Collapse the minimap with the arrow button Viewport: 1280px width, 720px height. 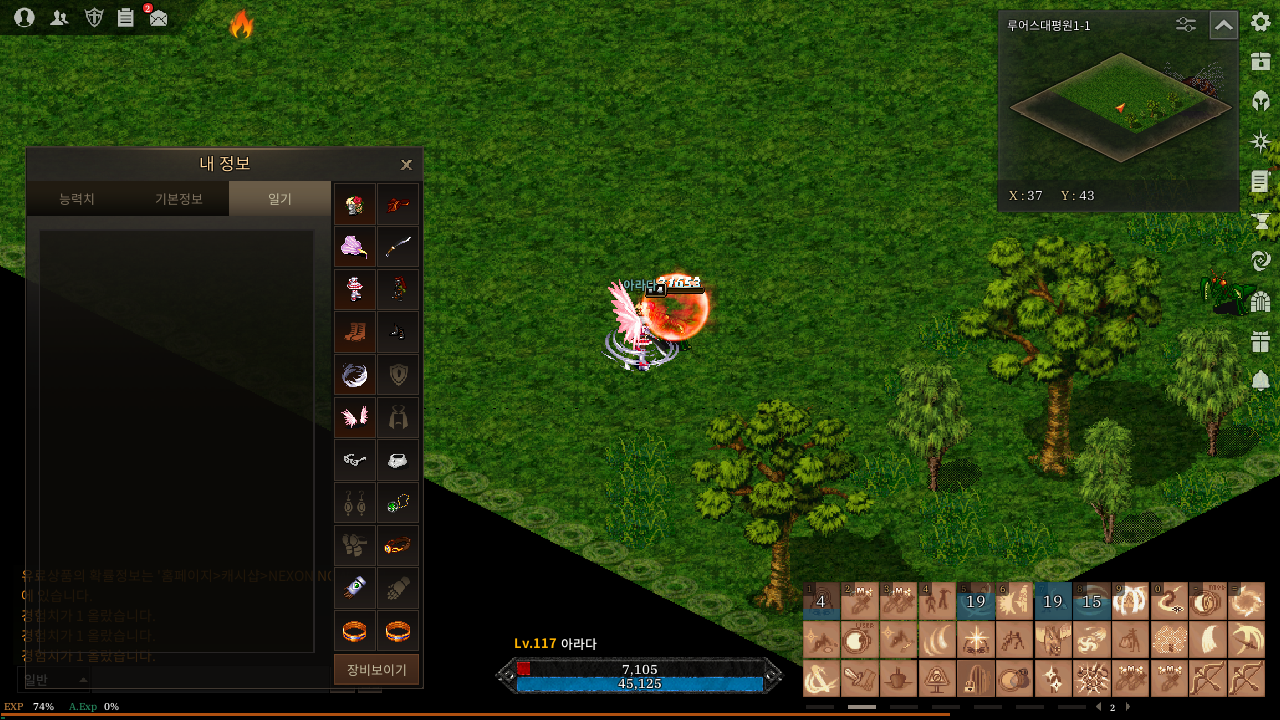coord(1223,25)
